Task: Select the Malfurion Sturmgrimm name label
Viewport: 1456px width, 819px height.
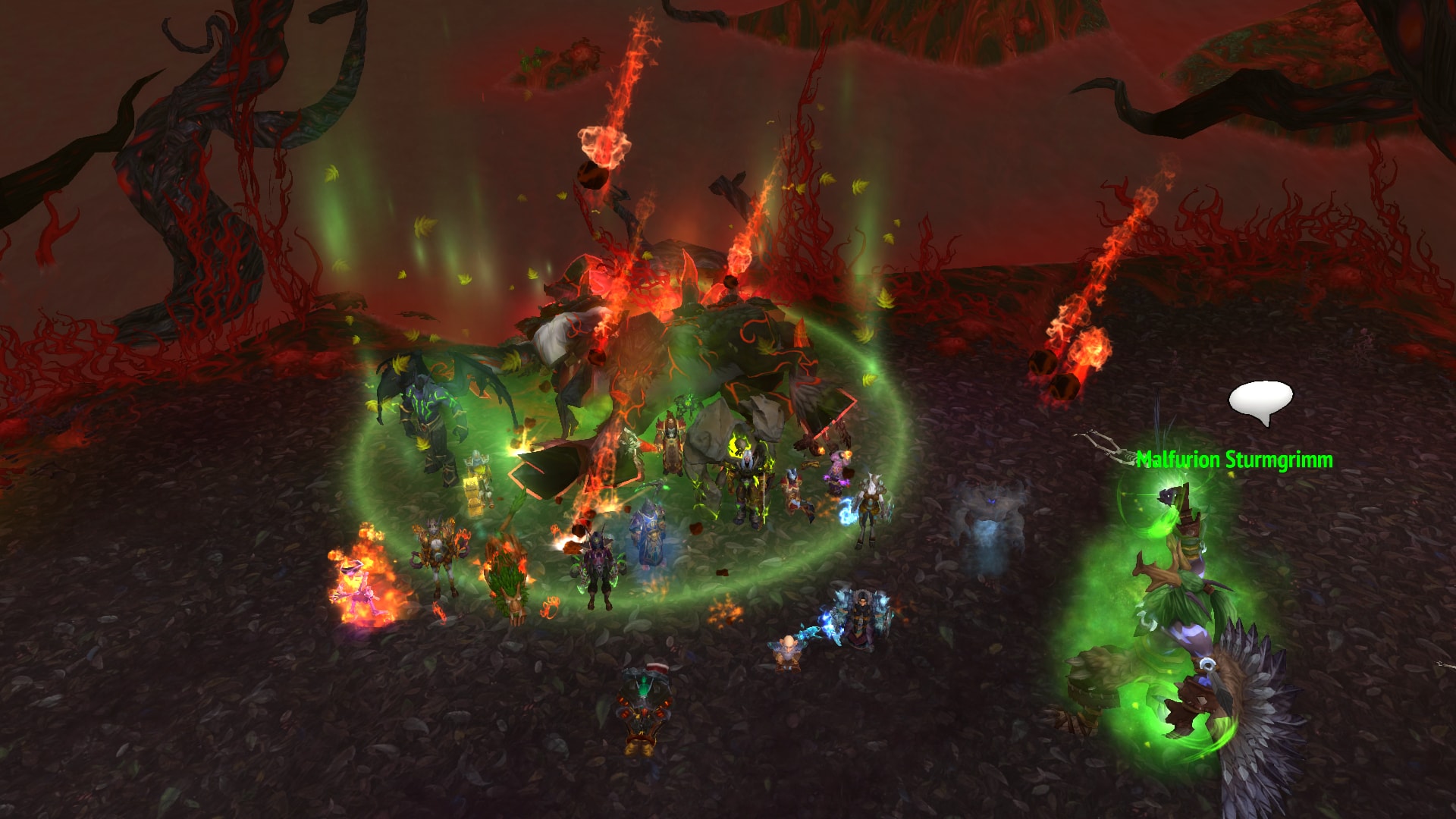Action: pyautogui.click(x=1235, y=460)
